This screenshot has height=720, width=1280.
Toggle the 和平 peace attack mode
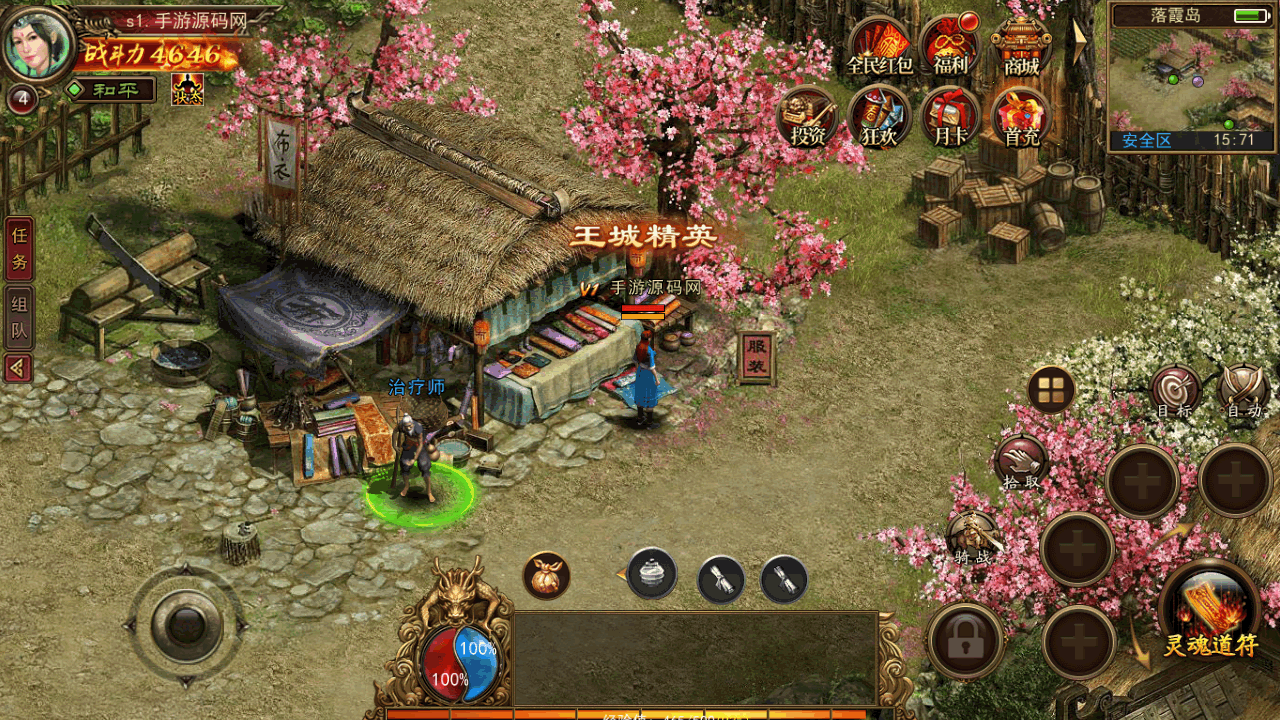pos(110,90)
